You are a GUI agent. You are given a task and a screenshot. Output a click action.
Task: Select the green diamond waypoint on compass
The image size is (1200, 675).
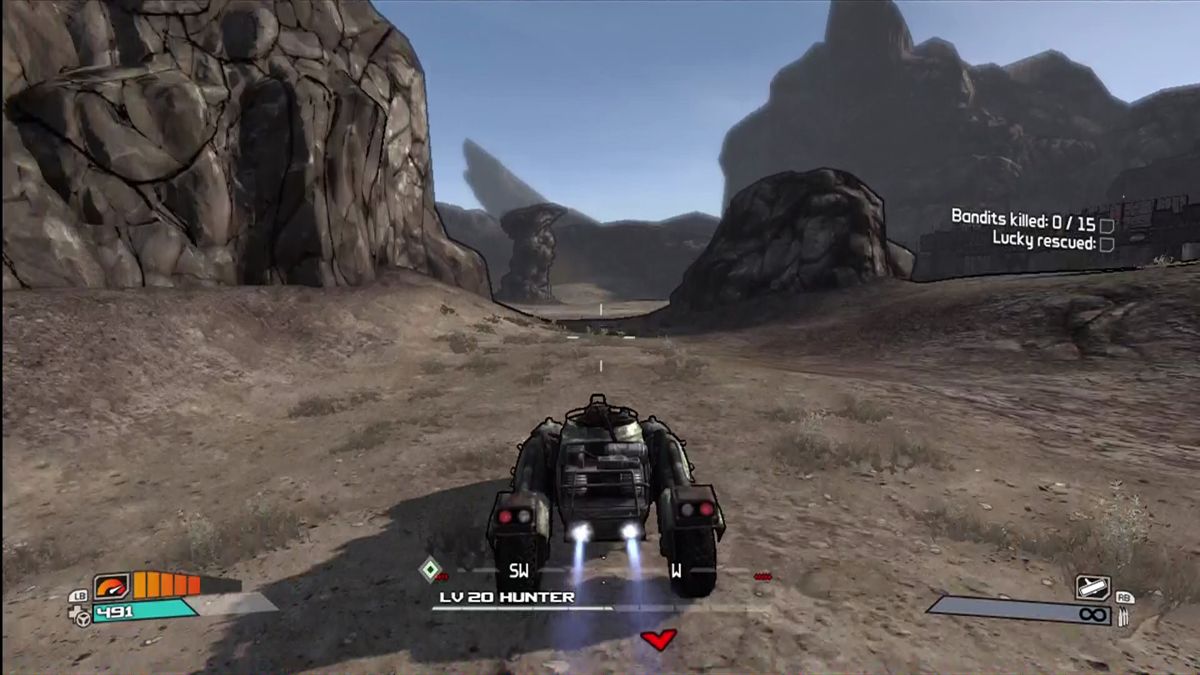429,570
